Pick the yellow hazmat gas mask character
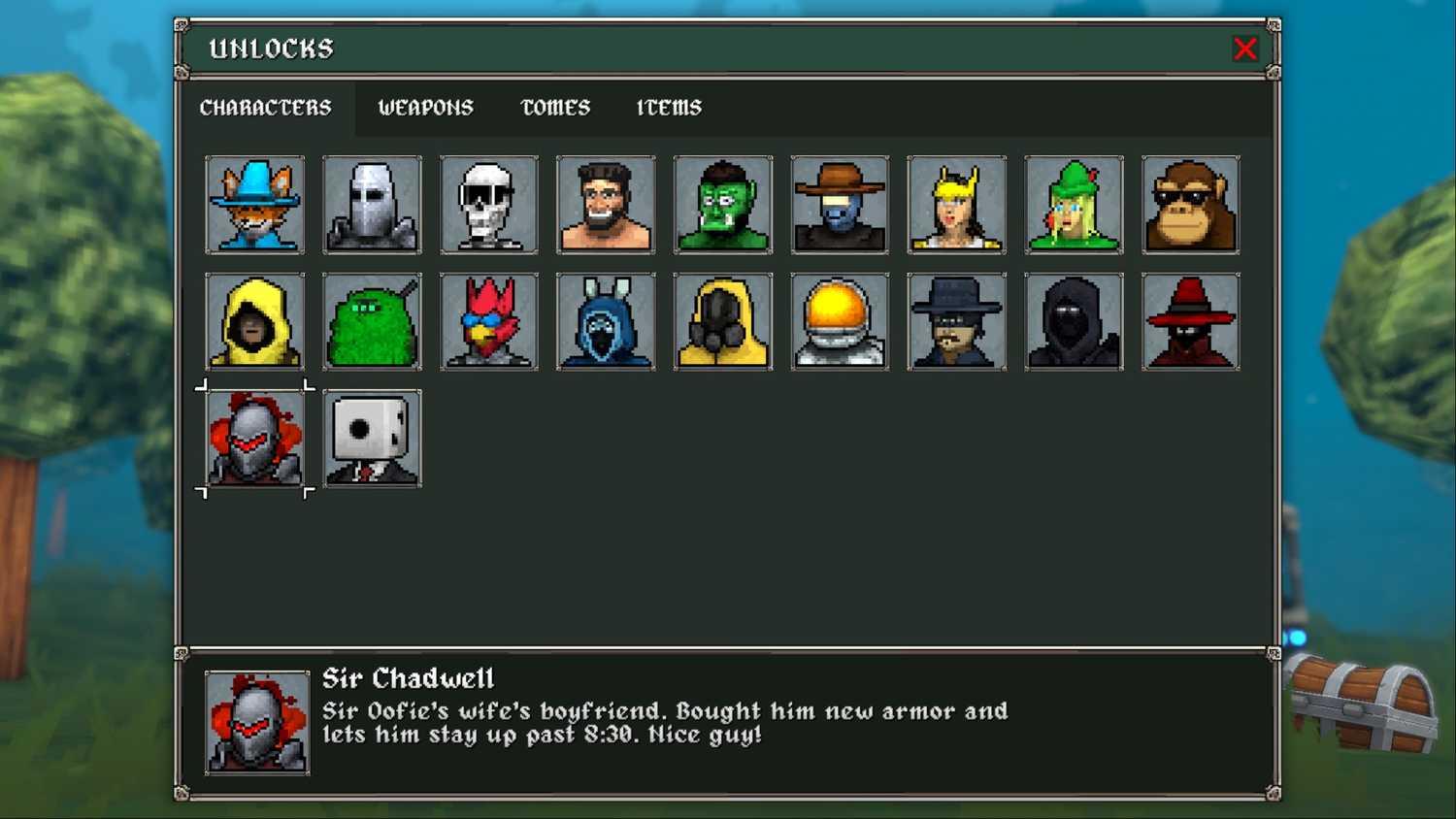 tap(723, 321)
